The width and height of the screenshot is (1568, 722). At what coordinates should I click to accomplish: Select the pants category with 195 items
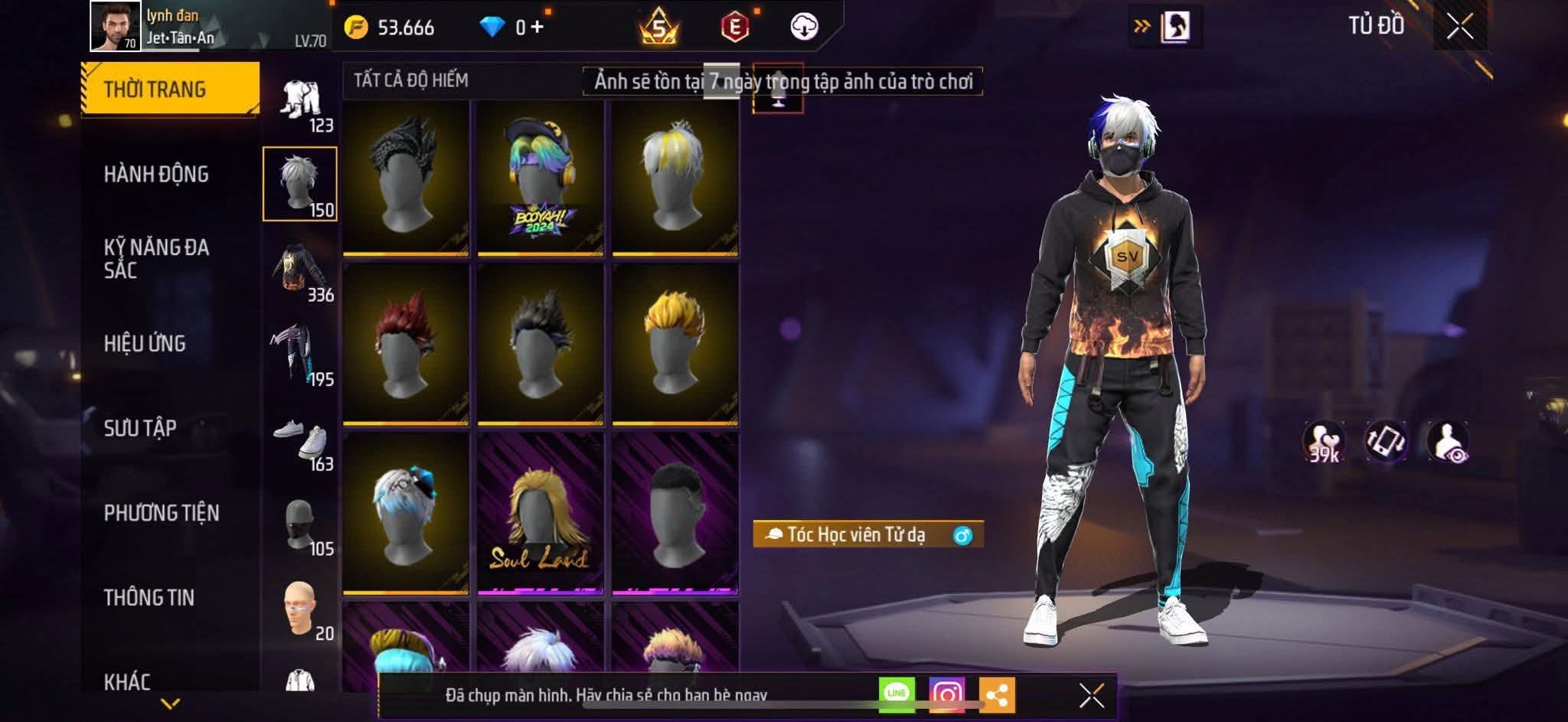tap(300, 354)
